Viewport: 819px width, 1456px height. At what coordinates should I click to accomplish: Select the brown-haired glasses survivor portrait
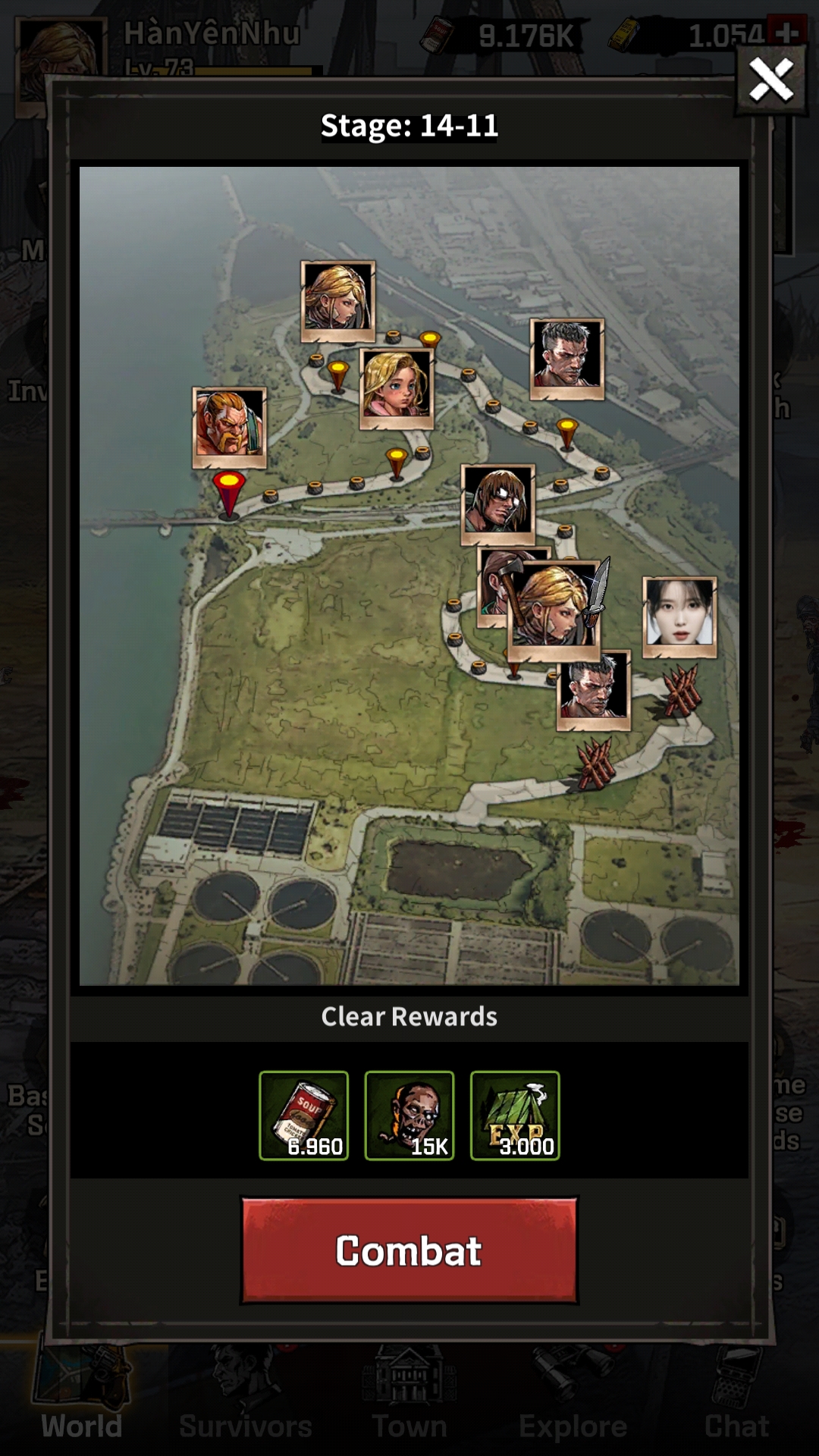coord(498,502)
